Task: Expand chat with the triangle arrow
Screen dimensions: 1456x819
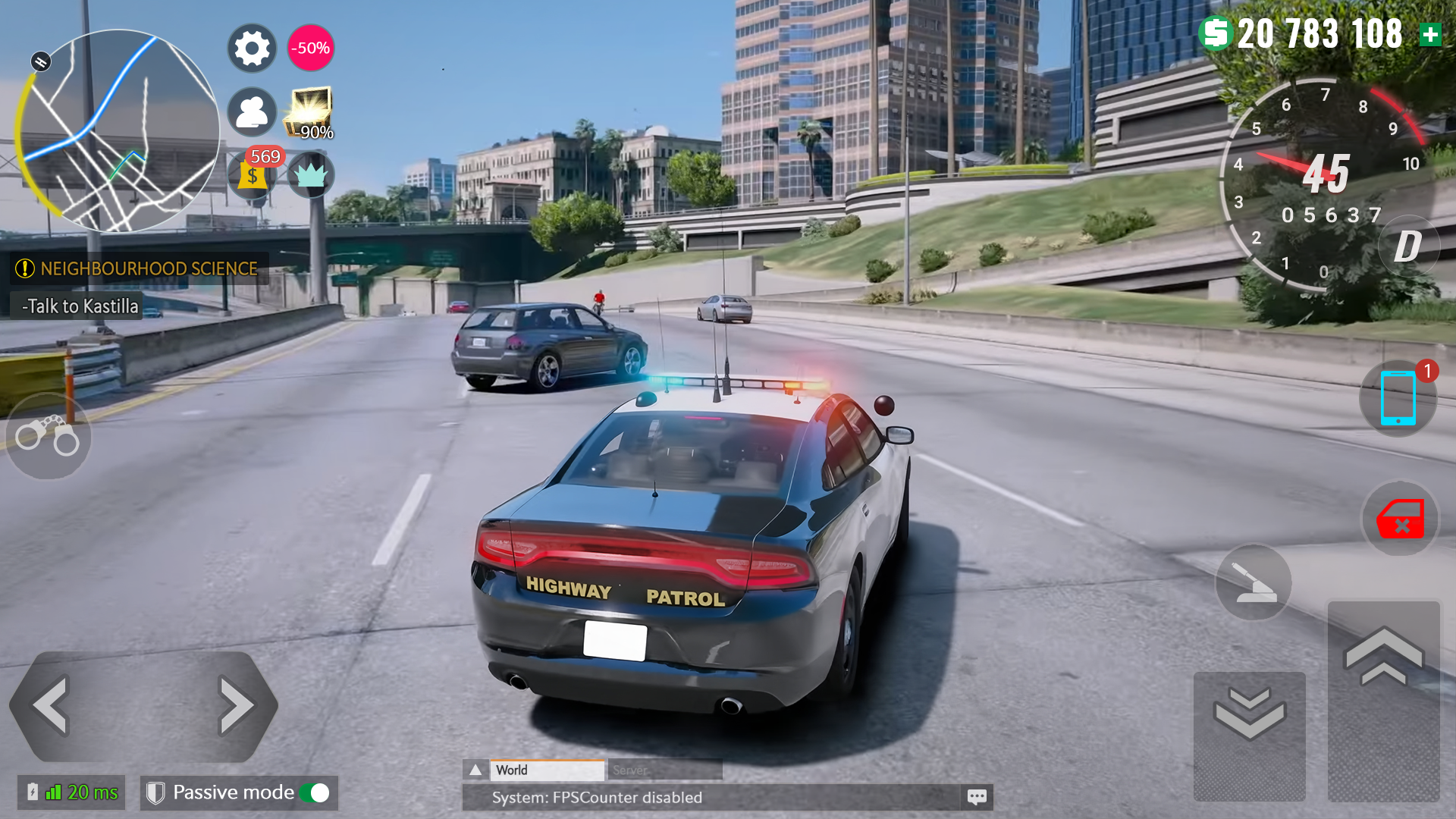Action: [475, 769]
